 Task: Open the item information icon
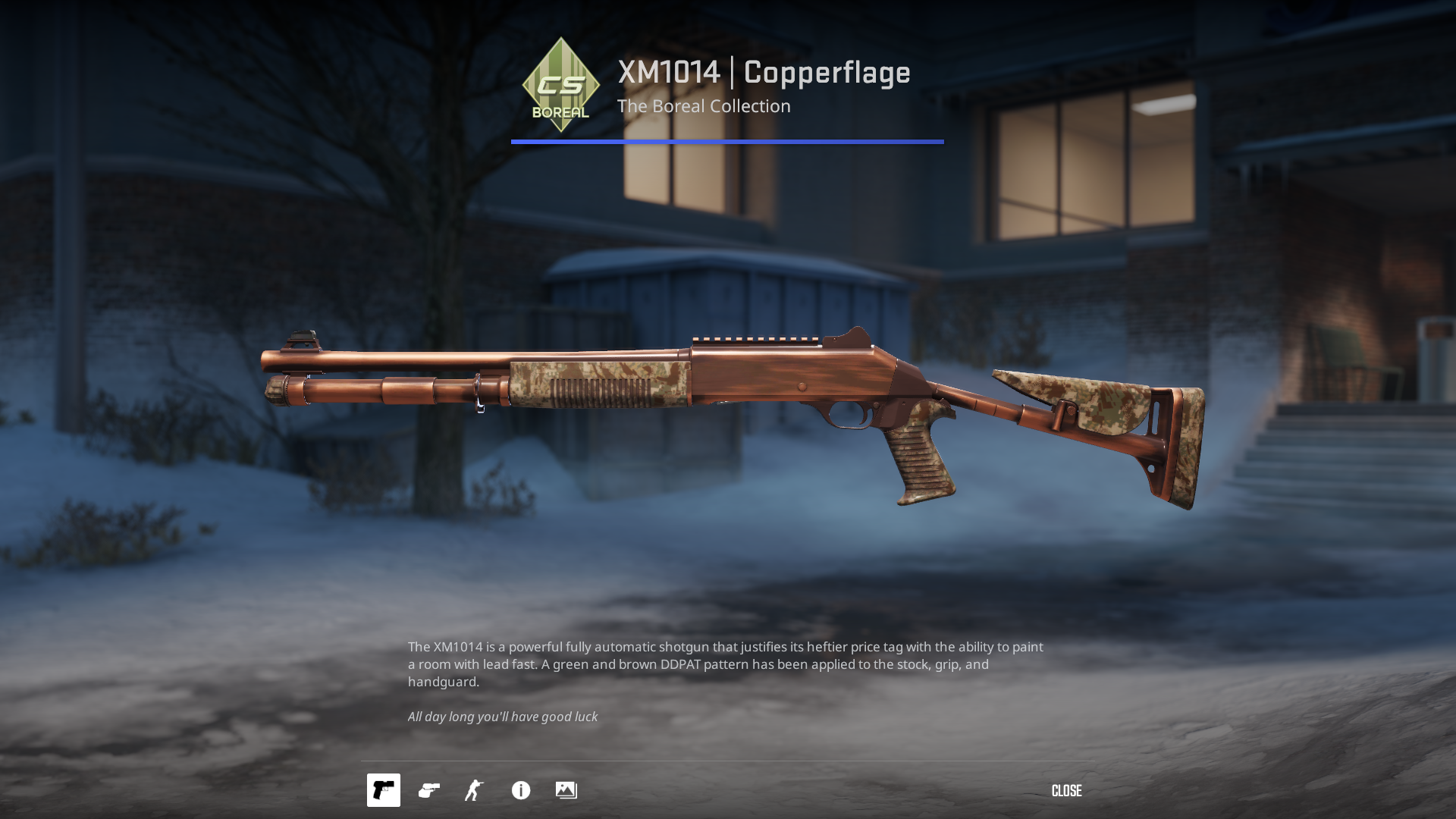pyautogui.click(x=521, y=790)
